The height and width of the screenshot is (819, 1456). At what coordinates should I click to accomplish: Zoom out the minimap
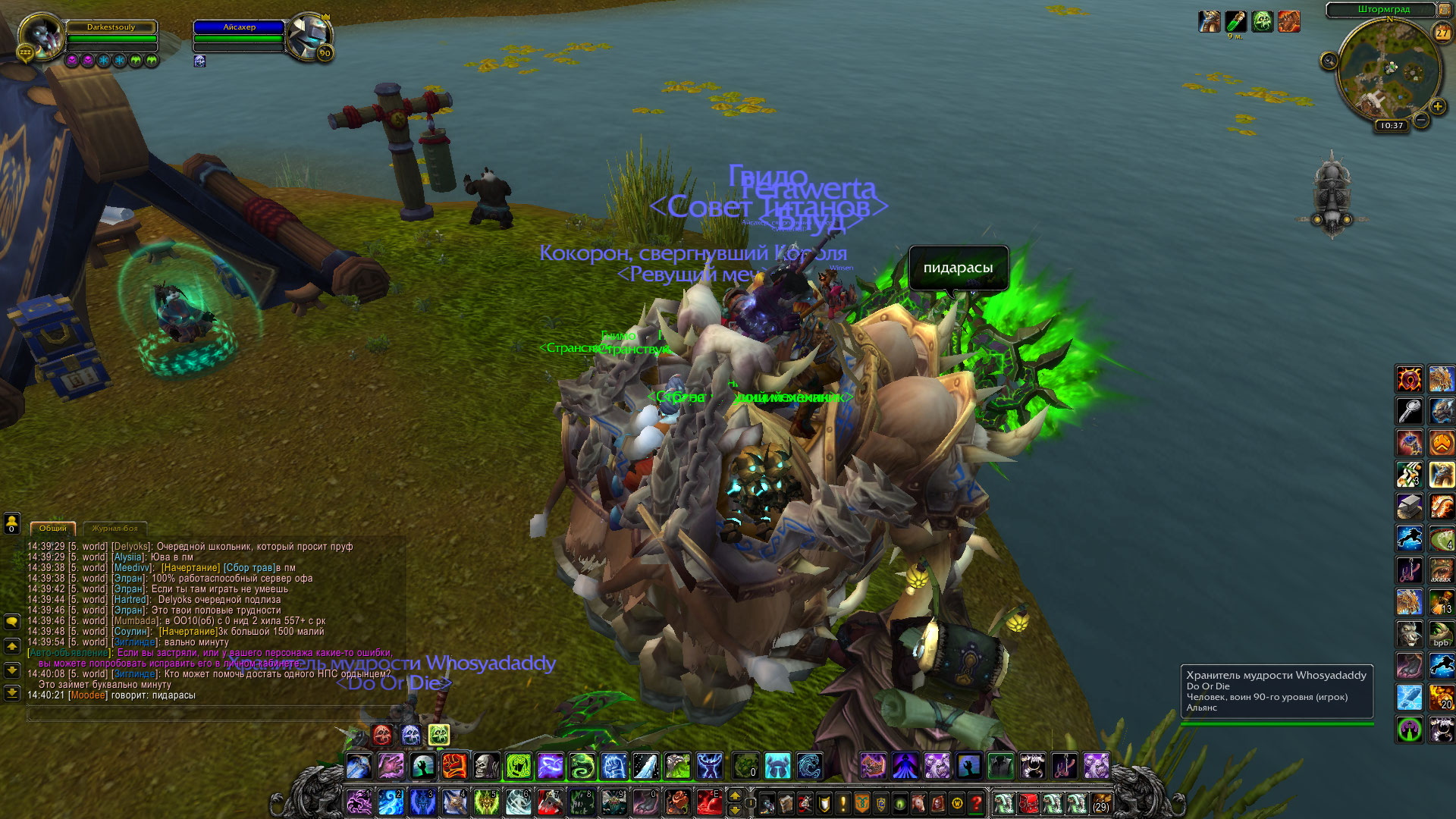pos(1421,120)
